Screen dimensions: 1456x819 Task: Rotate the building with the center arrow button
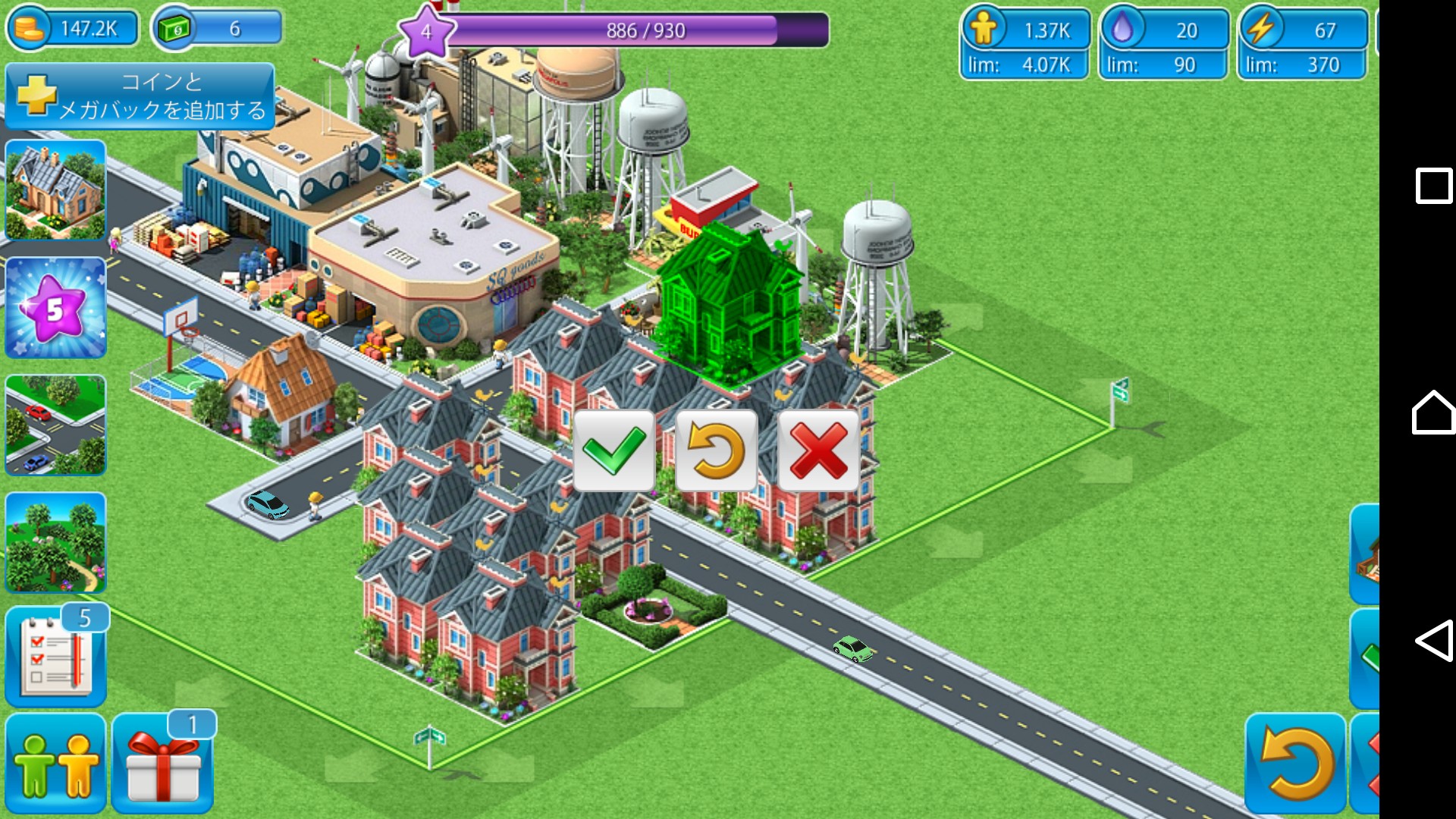pyautogui.click(x=716, y=450)
